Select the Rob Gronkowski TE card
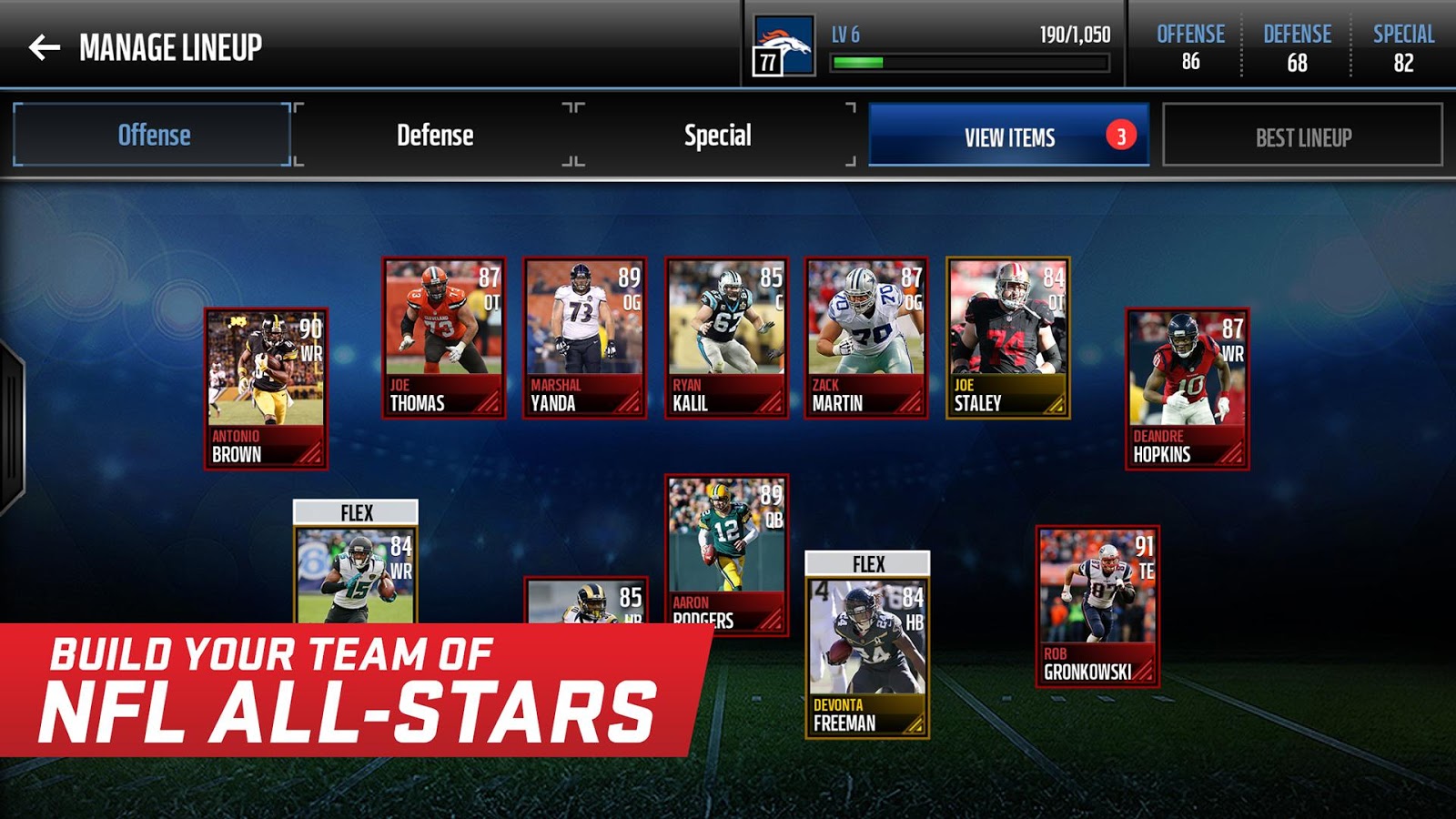1456x819 pixels. pos(1097,606)
